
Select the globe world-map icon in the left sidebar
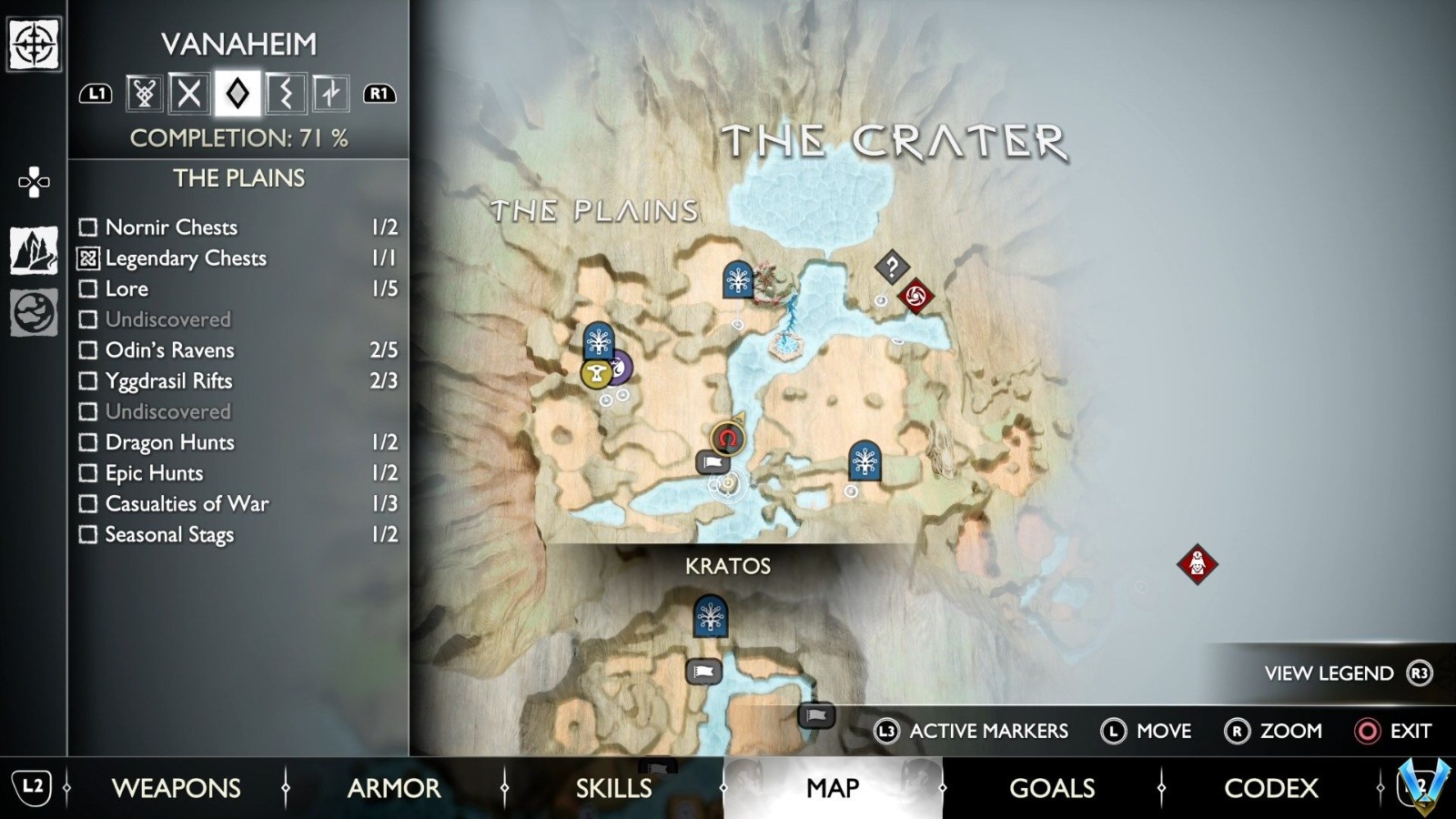click(x=34, y=300)
